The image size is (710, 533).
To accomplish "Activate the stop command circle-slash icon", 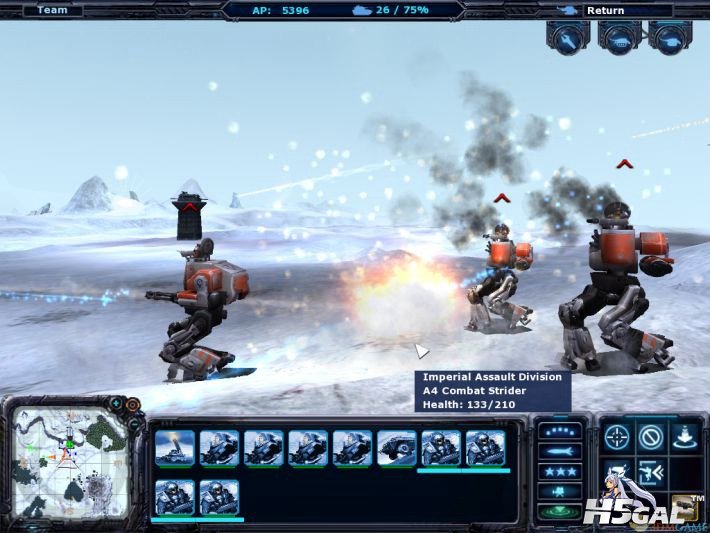I will (652, 436).
